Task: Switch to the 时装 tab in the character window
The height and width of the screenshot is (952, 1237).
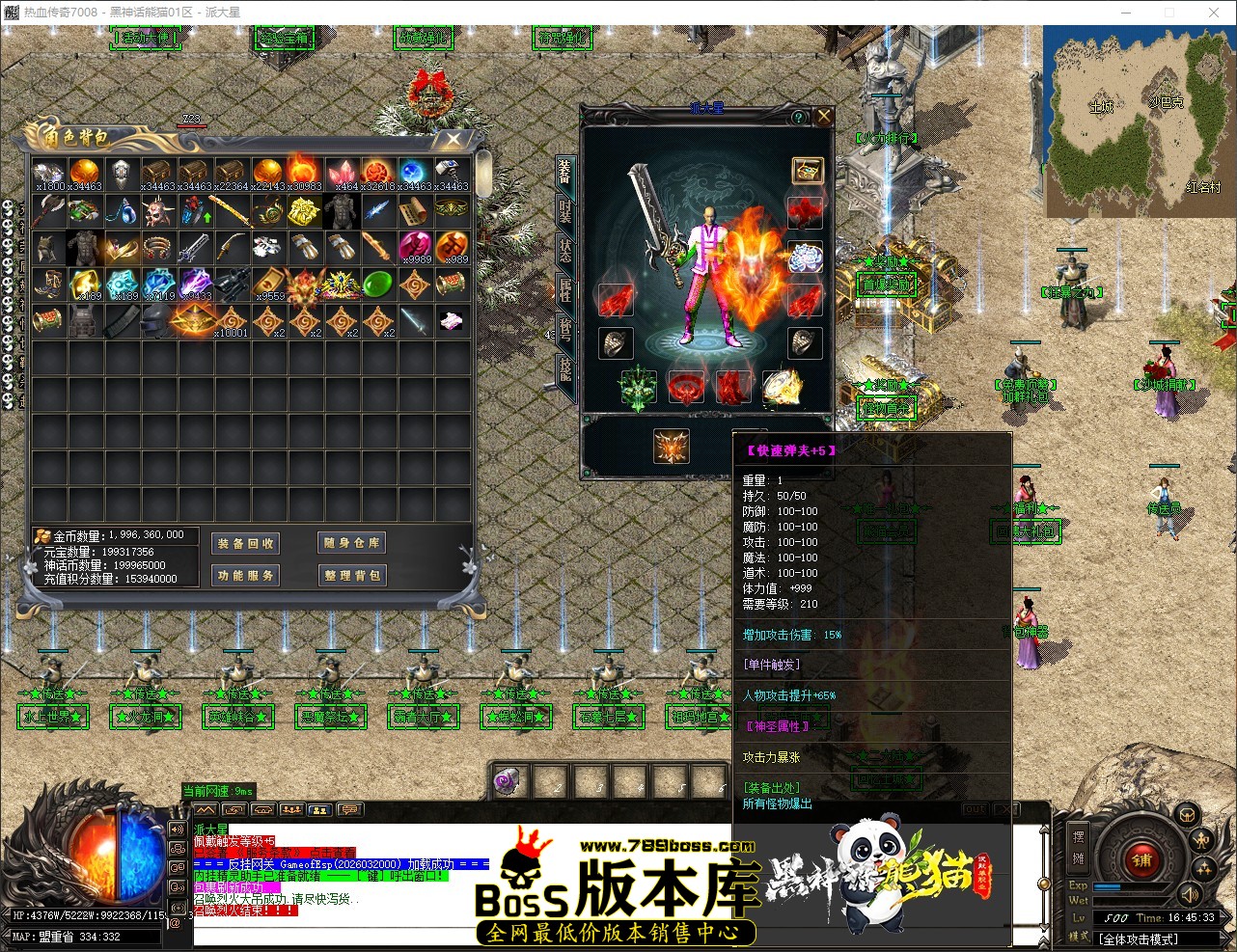Action: pyautogui.click(x=564, y=212)
